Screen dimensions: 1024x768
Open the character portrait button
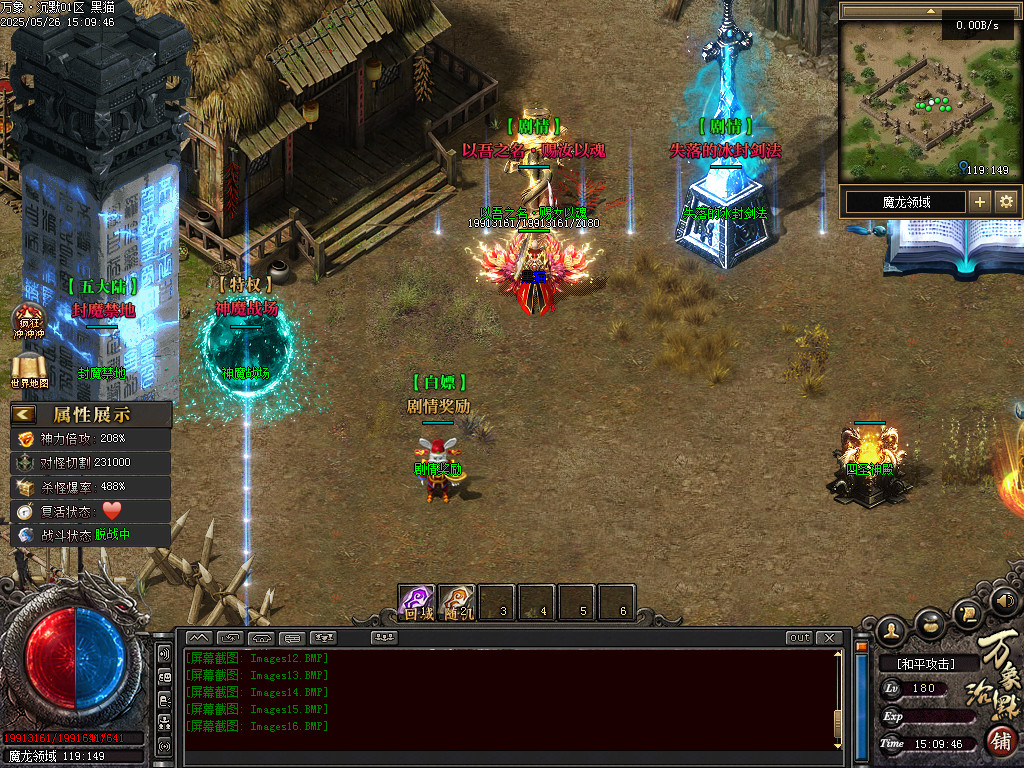click(892, 630)
